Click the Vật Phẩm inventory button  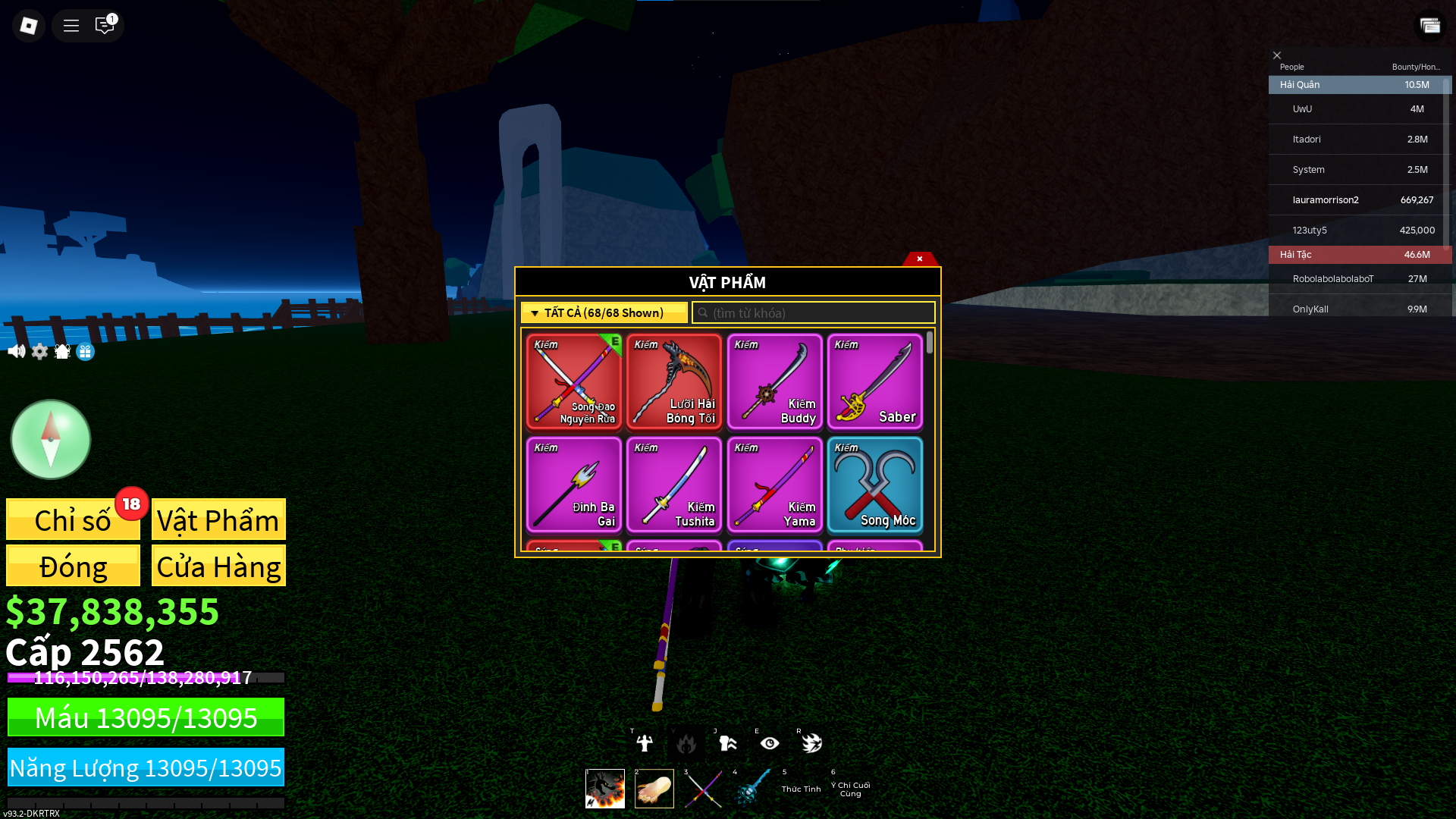[x=218, y=520]
